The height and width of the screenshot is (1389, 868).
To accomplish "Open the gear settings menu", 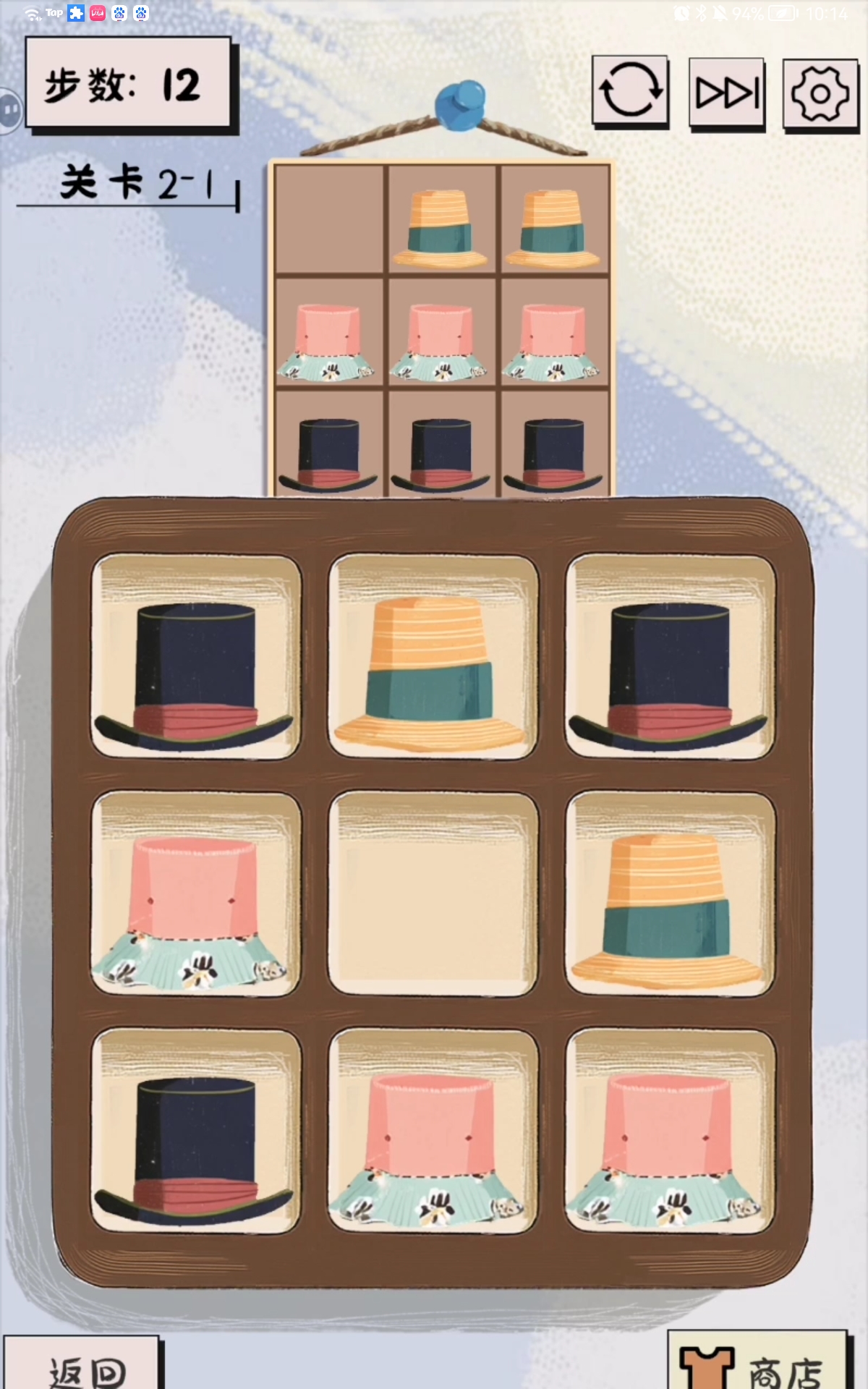I will click(820, 94).
